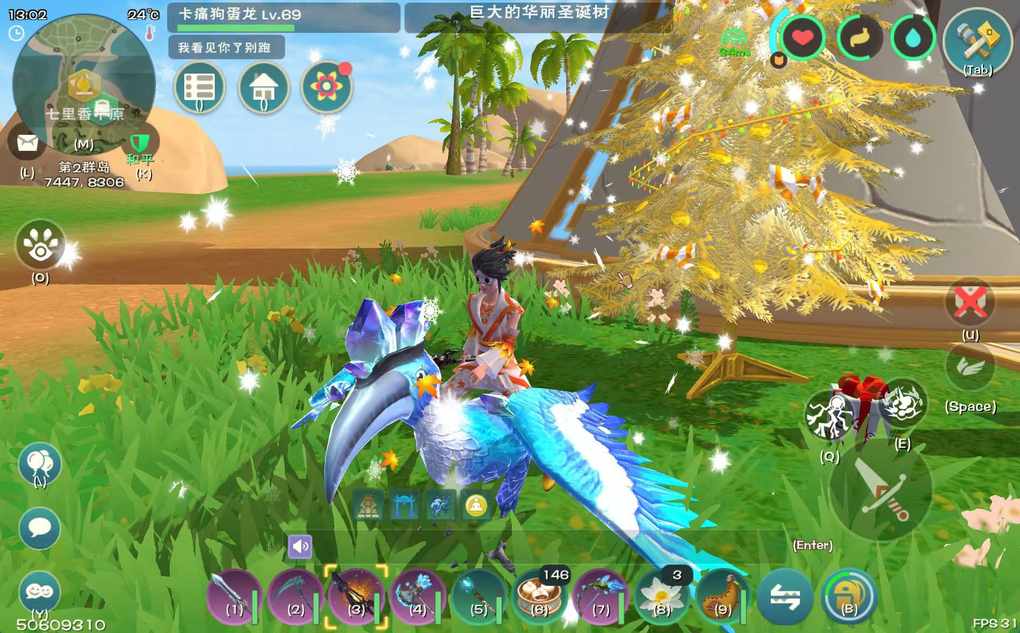Open the hammer crafting menu

point(977,40)
